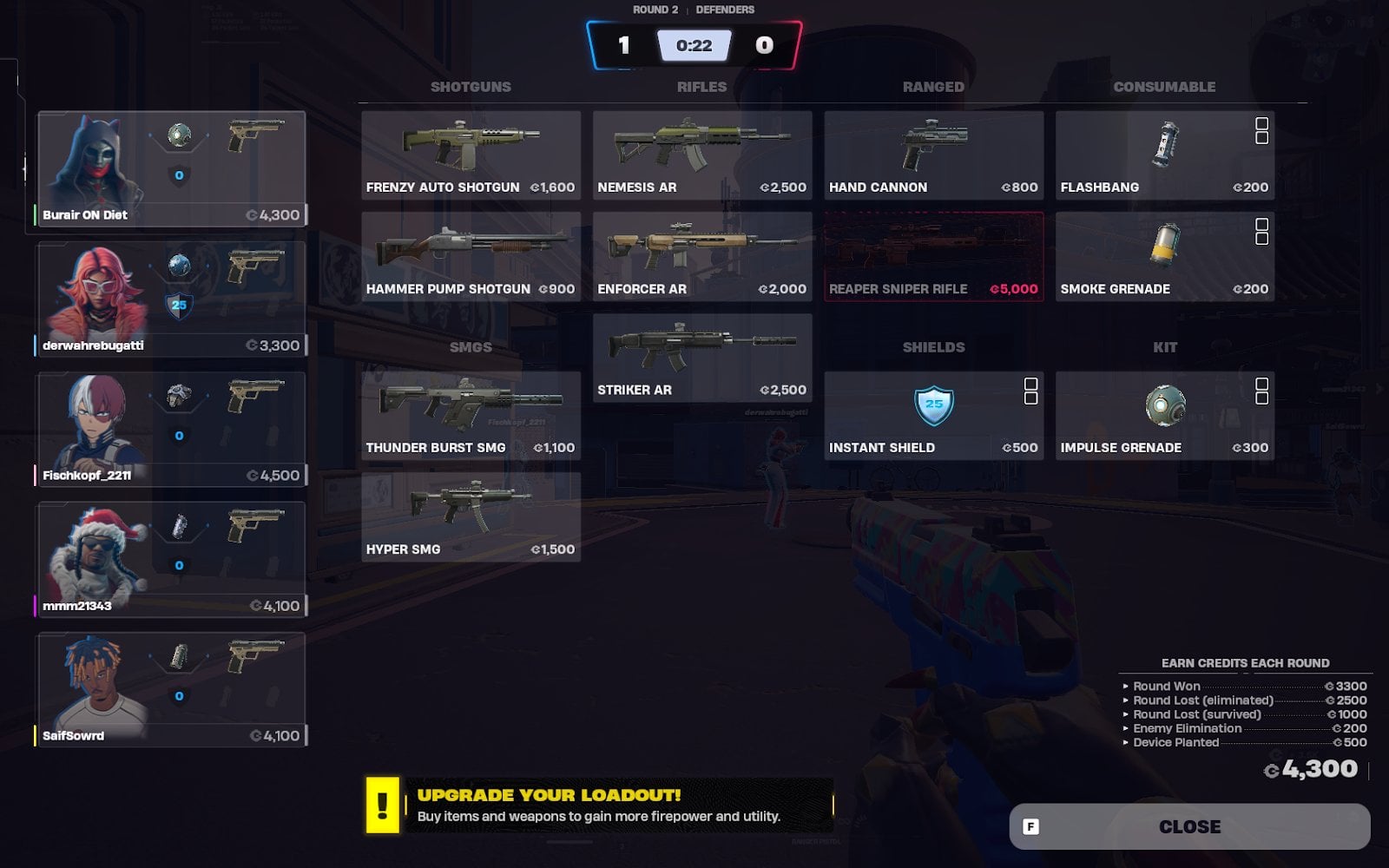This screenshot has height=868, width=1389.
Task: Choose the Nemesis AR
Action: point(701,155)
